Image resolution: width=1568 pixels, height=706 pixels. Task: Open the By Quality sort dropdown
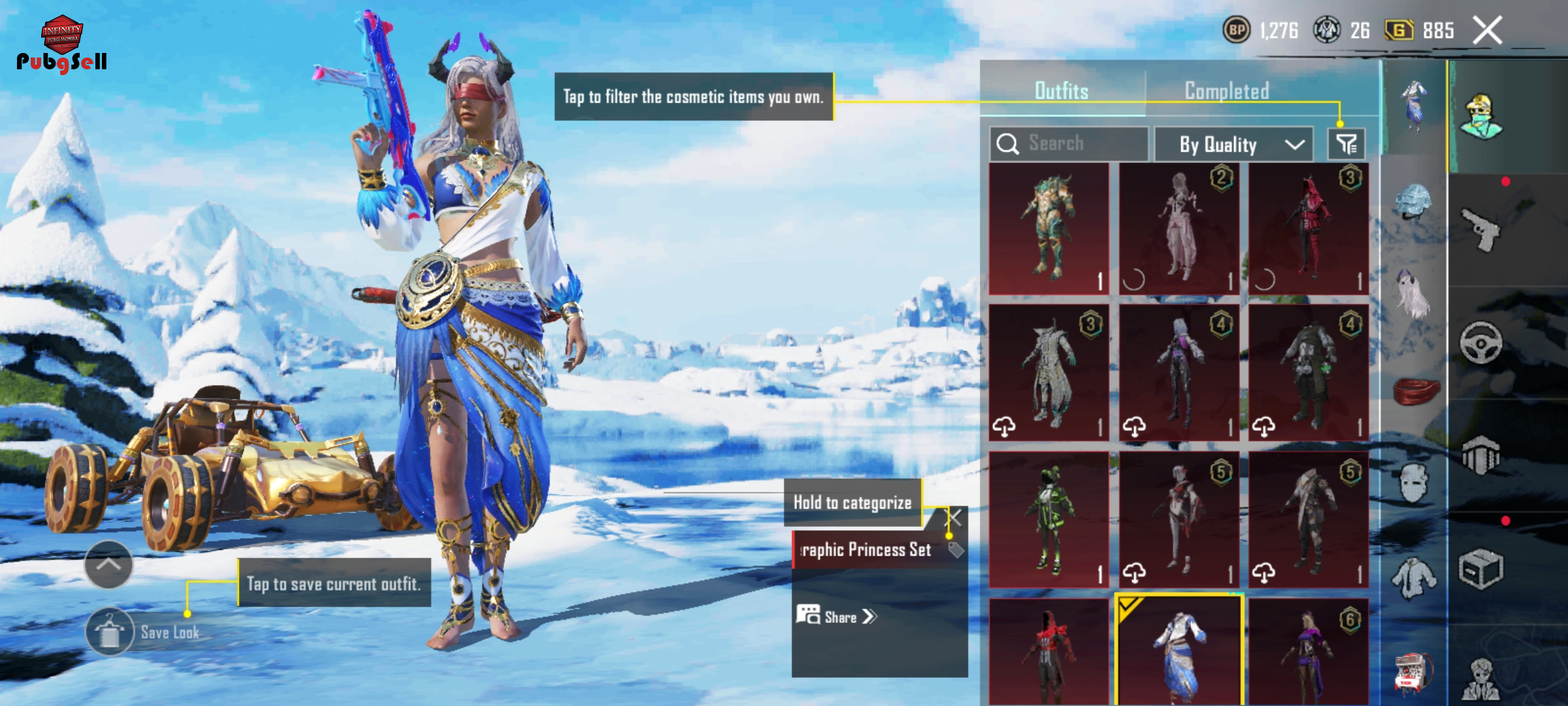click(1233, 144)
